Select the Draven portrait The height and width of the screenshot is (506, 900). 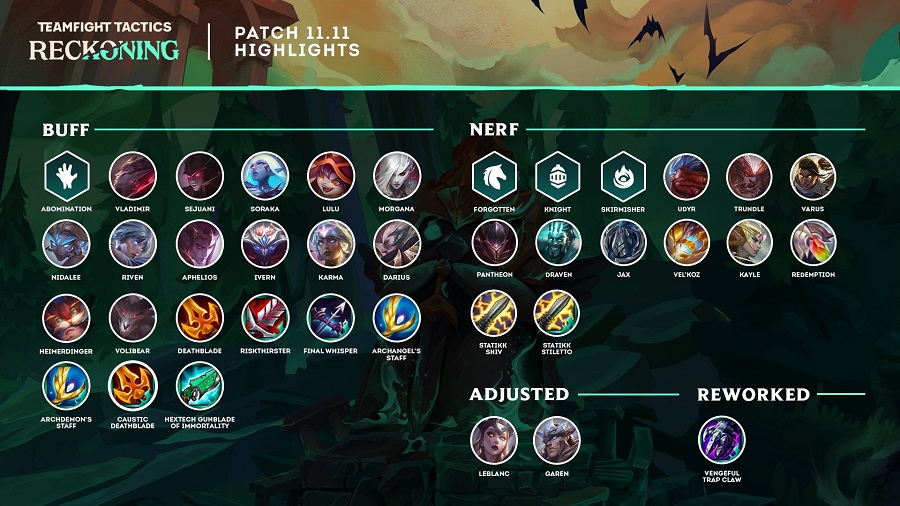[558, 243]
